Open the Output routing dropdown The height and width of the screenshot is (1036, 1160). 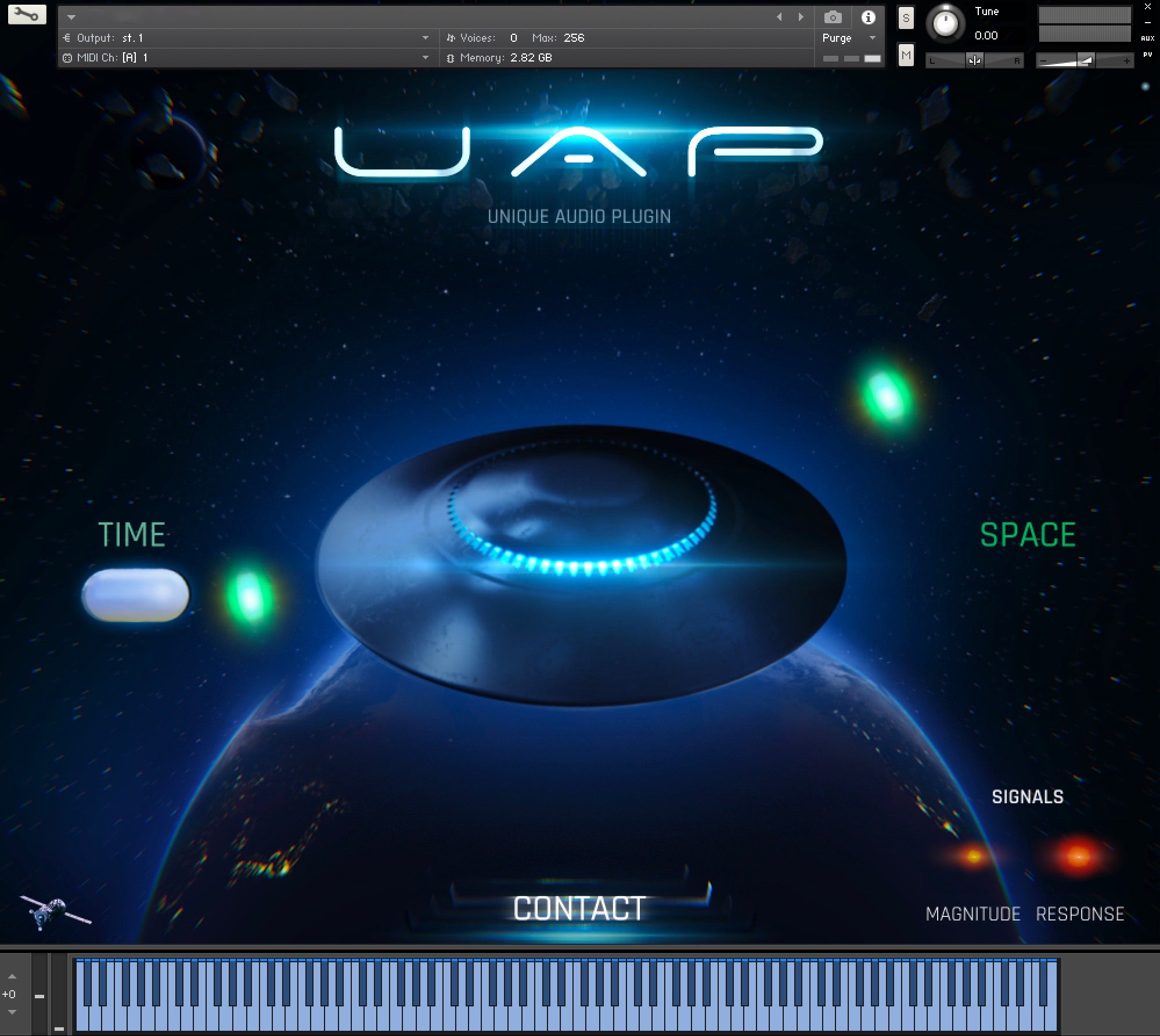coord(425,38)
